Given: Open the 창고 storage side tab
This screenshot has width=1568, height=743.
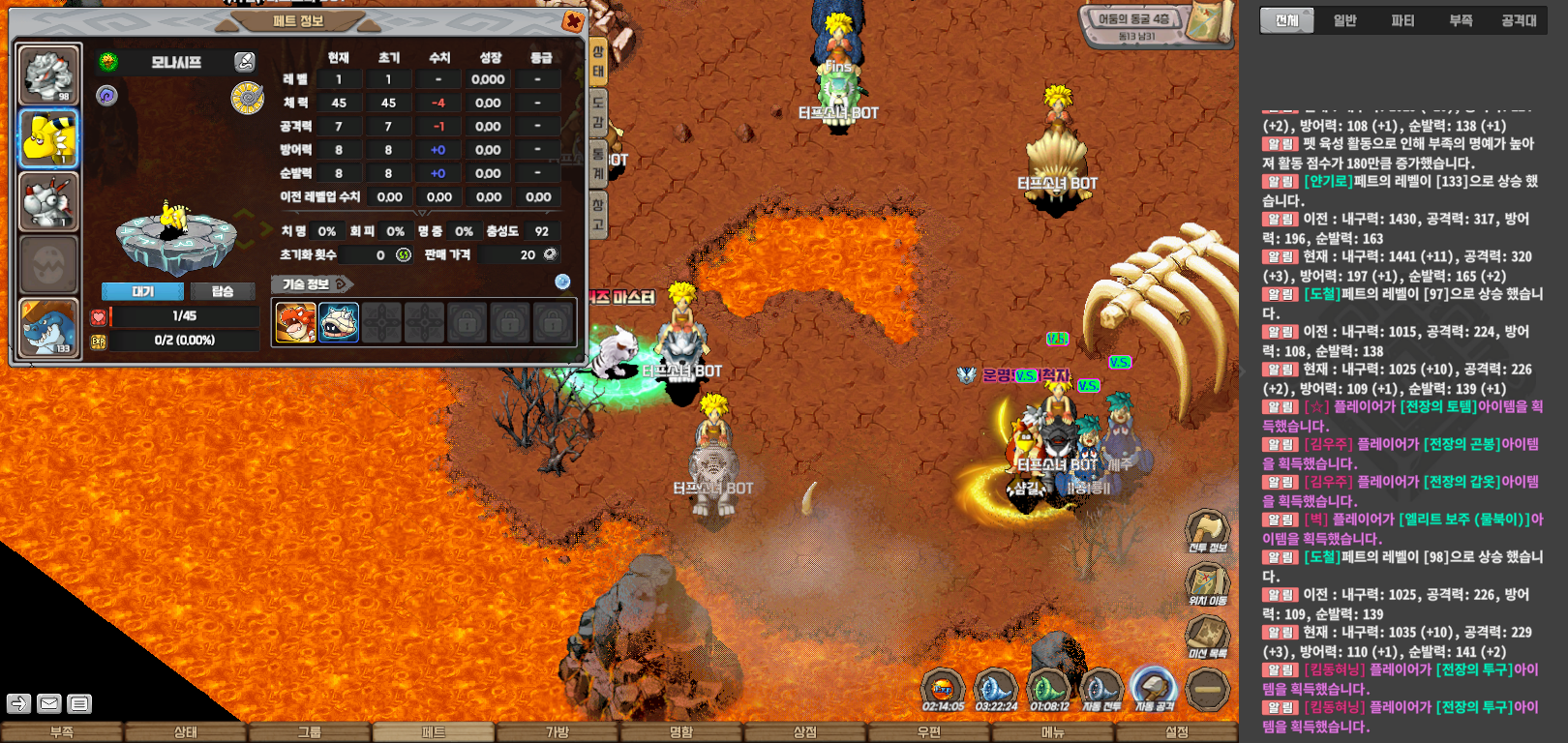Looking at the screenshot, I should click(598, 214).
